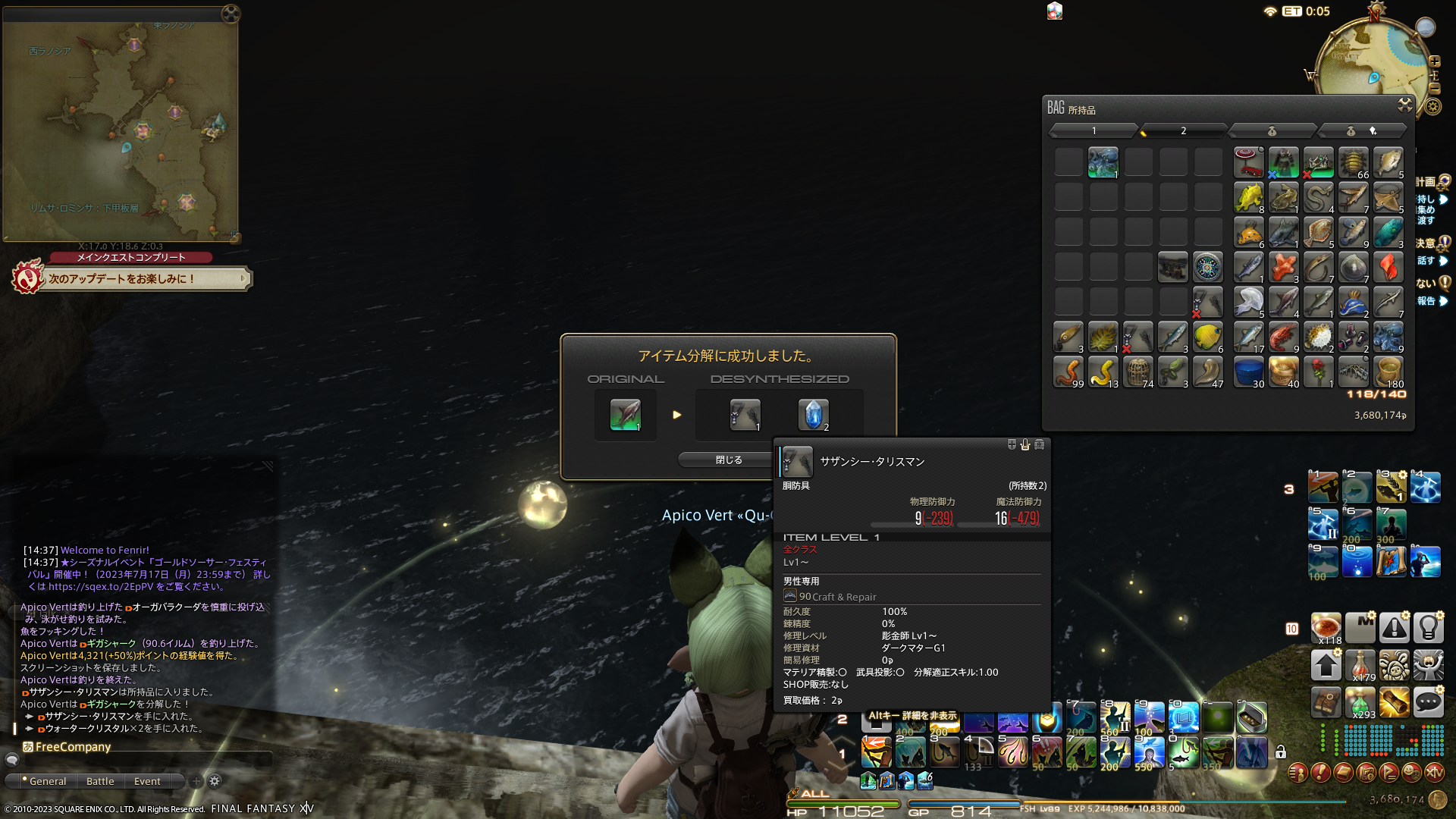The height and width of the screenshot is (819, 1456).
Task: Switch to bag tab 2
Action: click(1183, 131)
